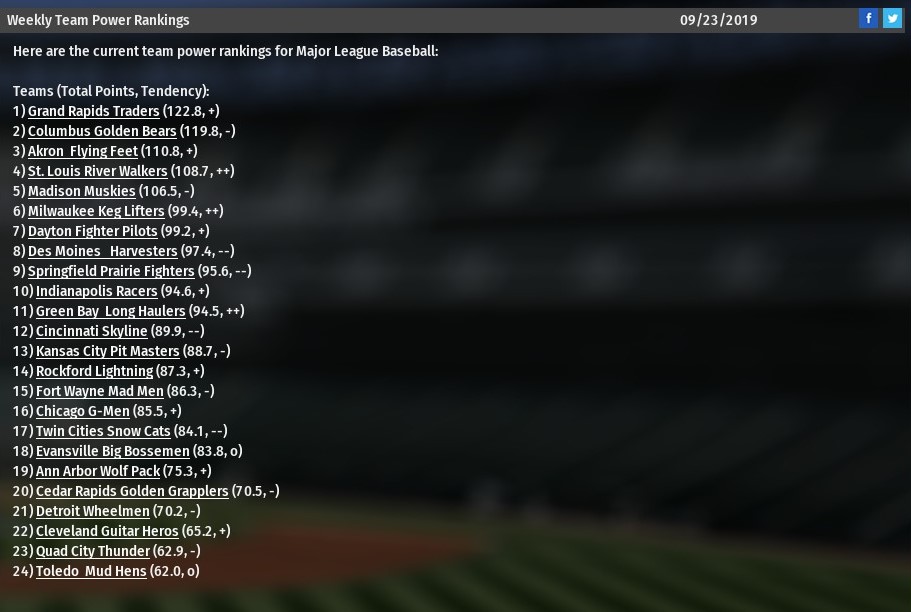The height and width of the screenshot is (612, 911).
Task: View Springfield Prairie Fighters team
Action: 111,271
